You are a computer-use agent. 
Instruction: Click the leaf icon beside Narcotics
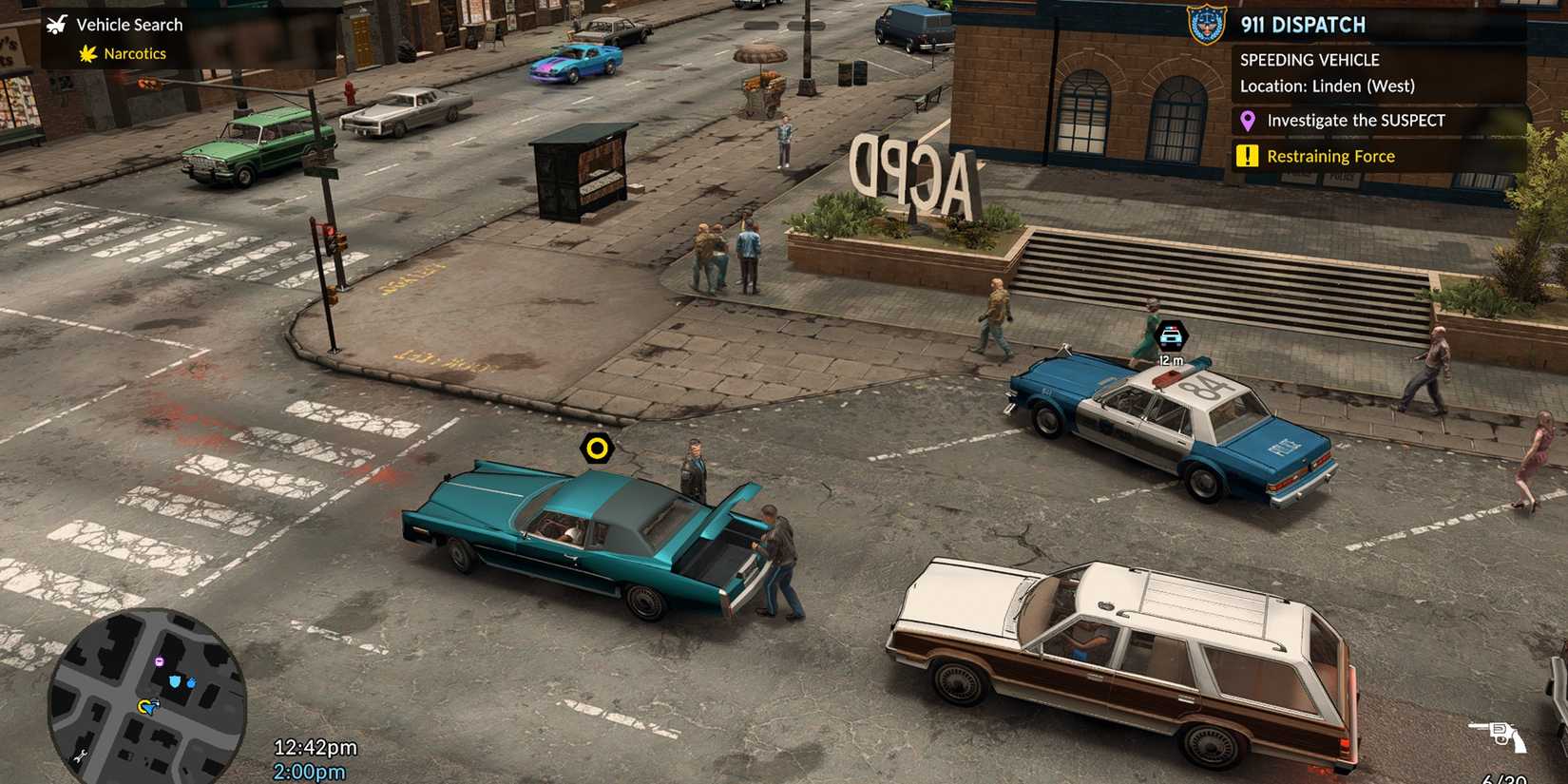pyautogui.click(x=86, y=54)
